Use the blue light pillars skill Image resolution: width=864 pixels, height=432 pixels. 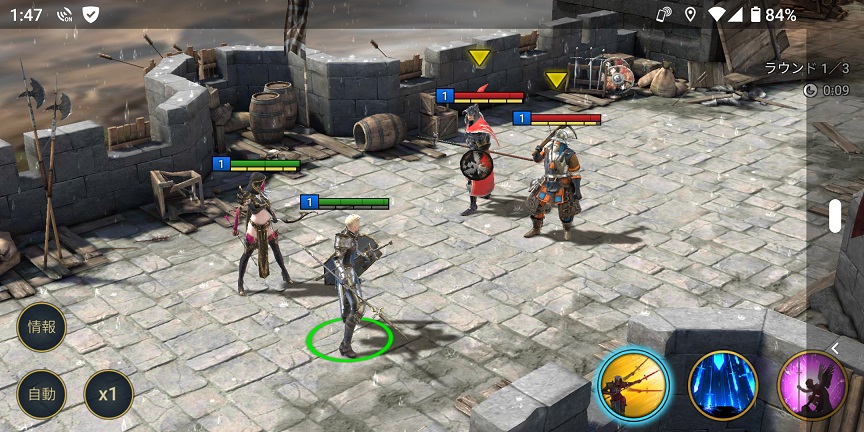point(723,386)
